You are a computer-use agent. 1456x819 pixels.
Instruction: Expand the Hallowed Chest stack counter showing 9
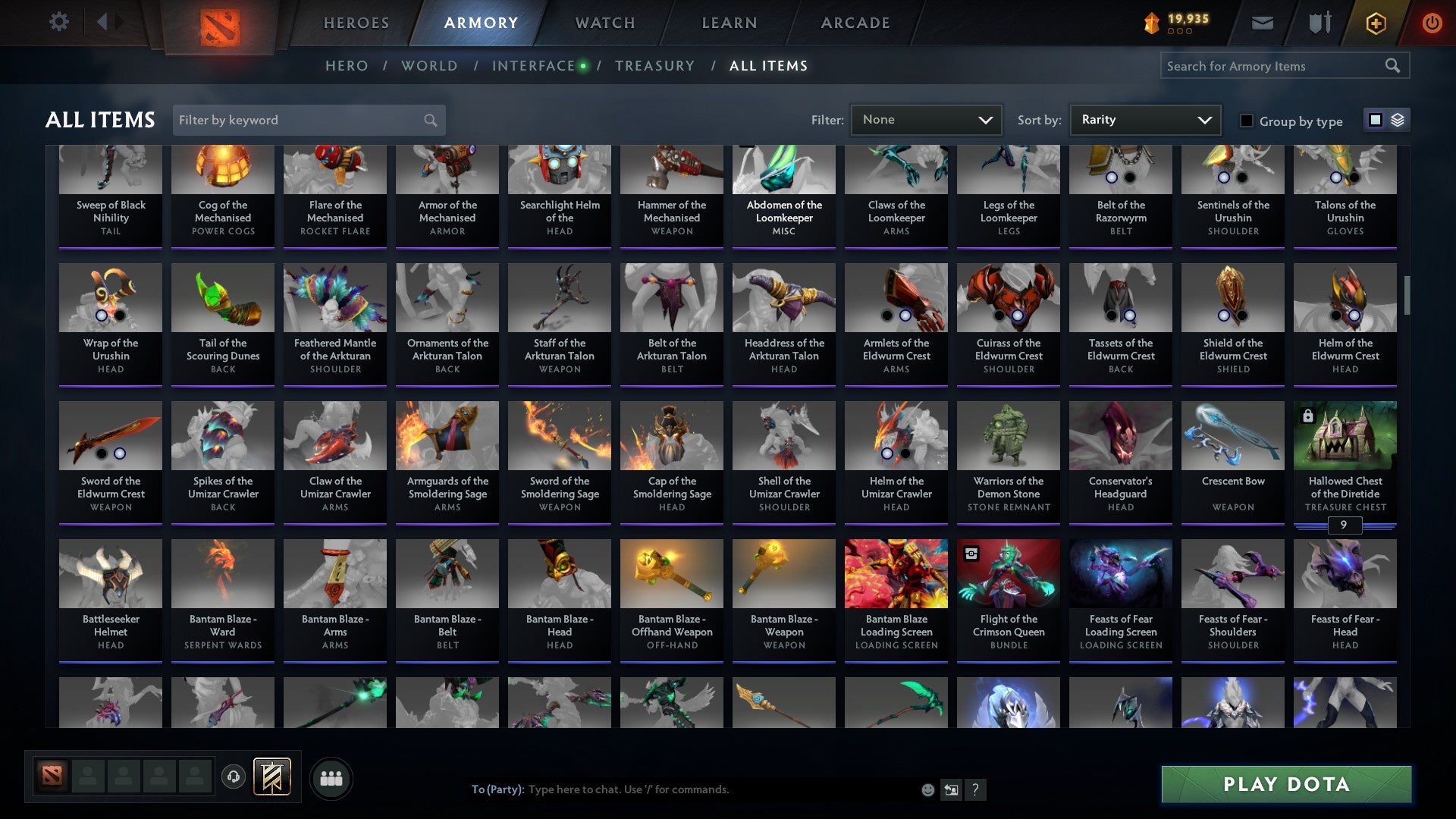(x=1345, y=526)
